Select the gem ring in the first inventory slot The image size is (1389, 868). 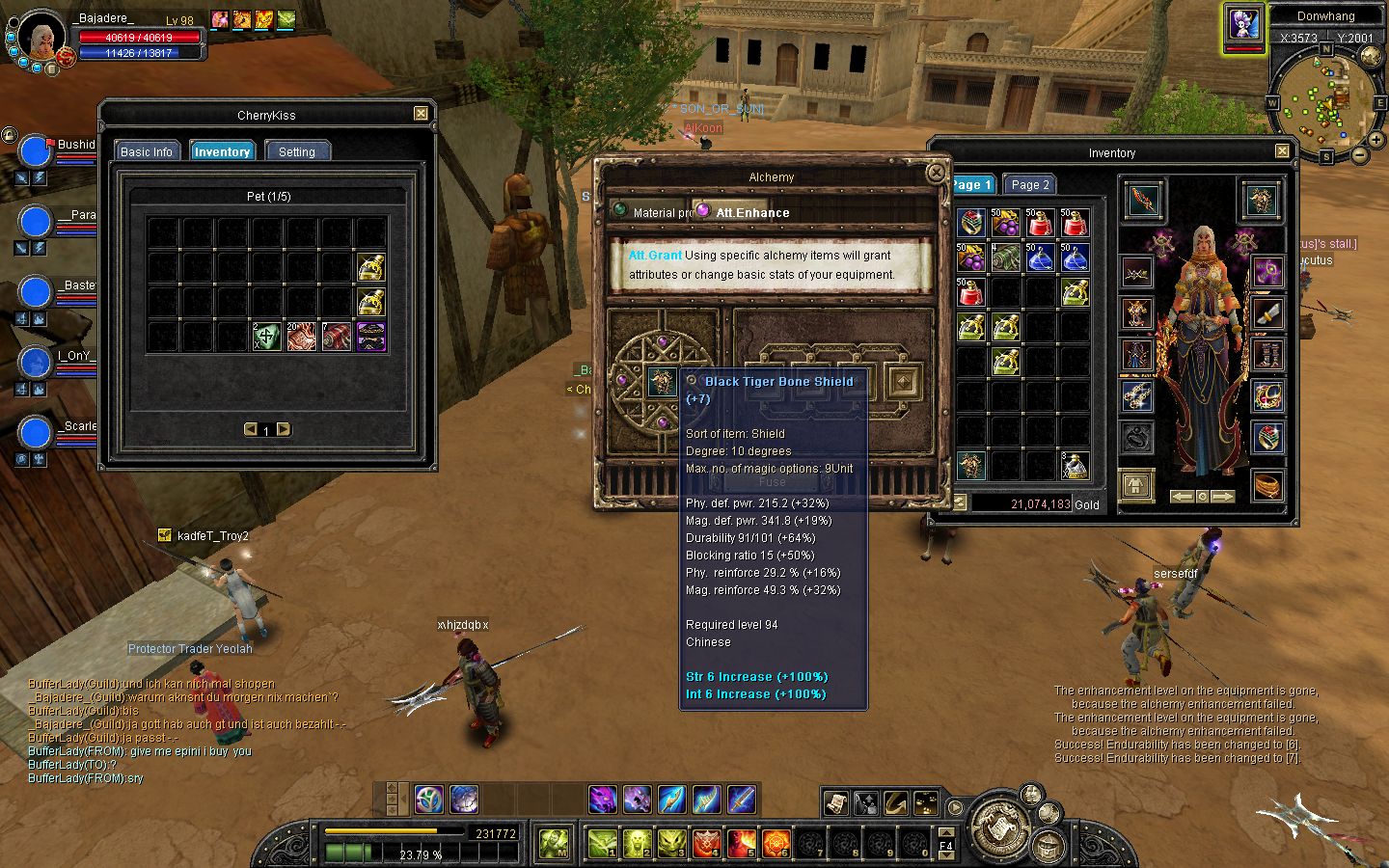(x=971, y=223)
